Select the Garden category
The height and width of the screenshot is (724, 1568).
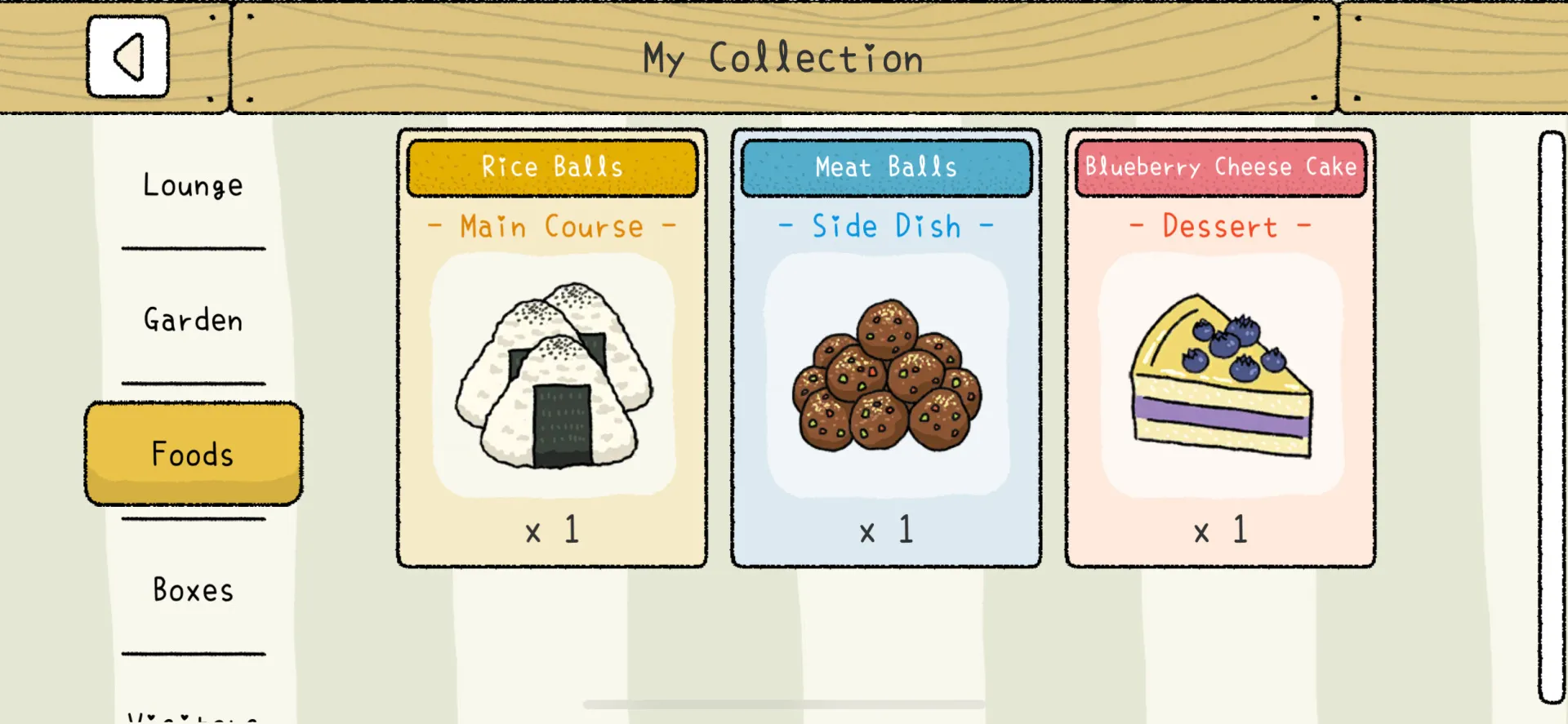pyautogui.click(x=193, y=320)
